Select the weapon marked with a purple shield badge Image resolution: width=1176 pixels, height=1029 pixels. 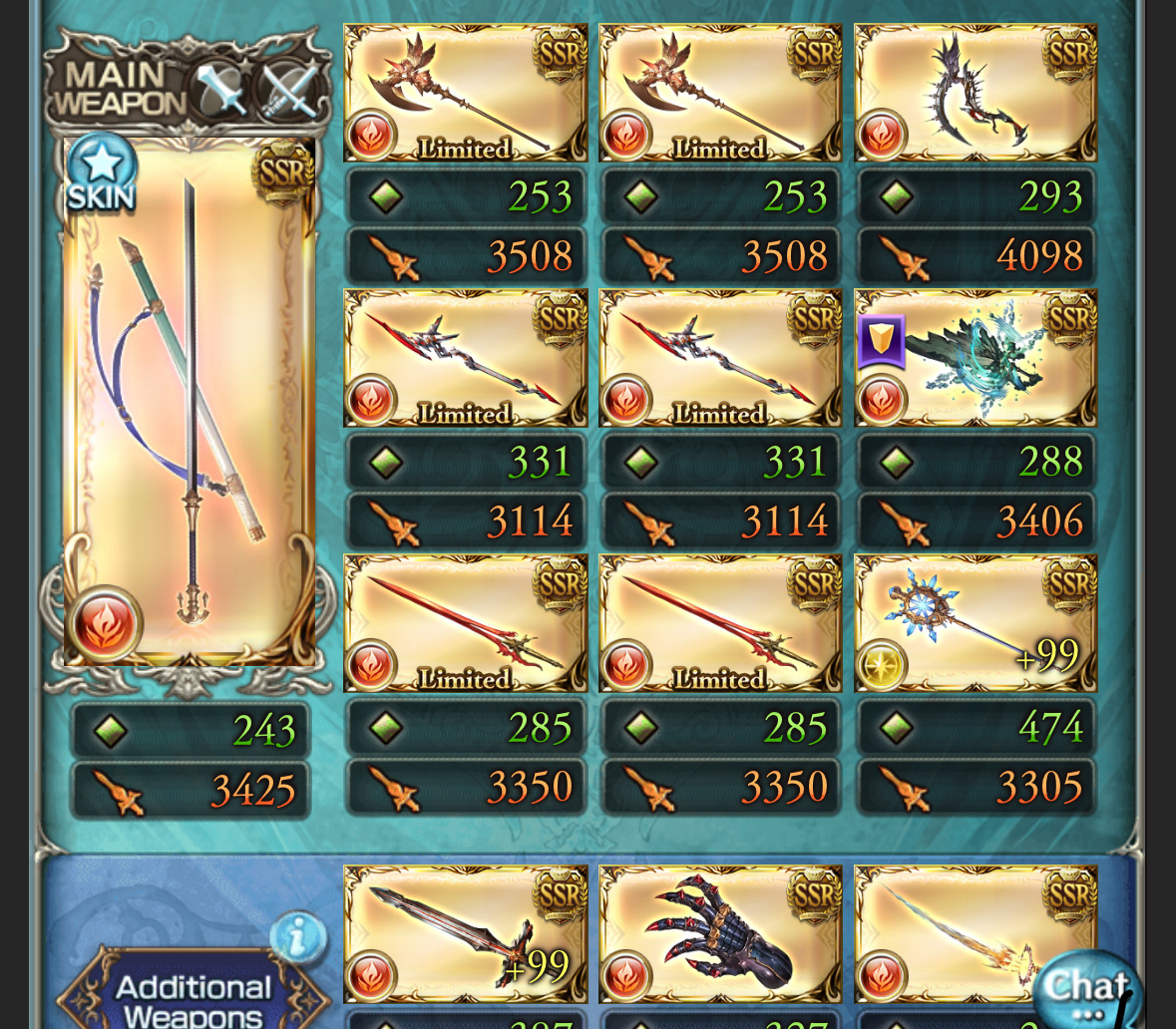click(976, 359)
